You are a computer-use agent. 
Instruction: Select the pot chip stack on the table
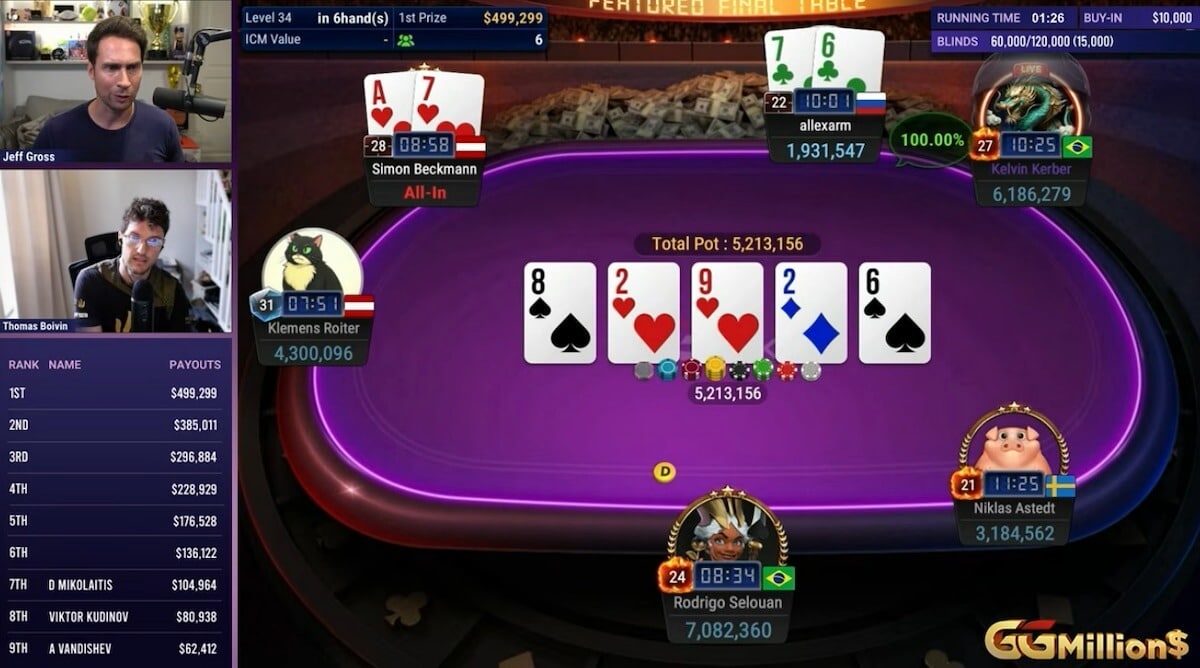(727, 371)
